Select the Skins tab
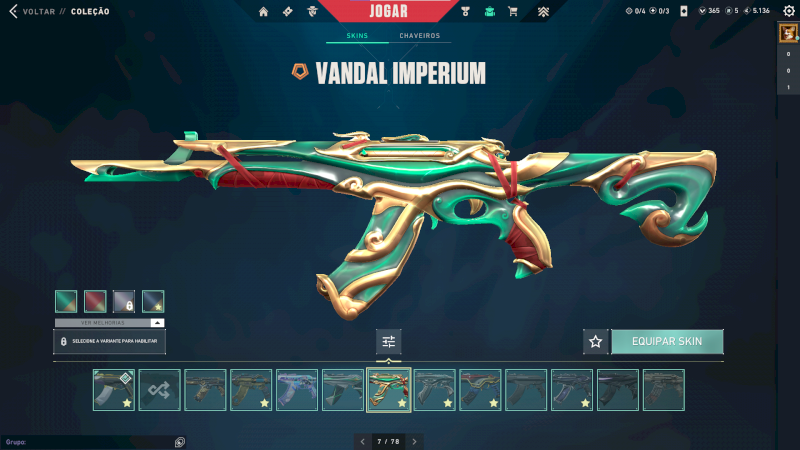Screen dimensions: 800x450 point(357,36)
